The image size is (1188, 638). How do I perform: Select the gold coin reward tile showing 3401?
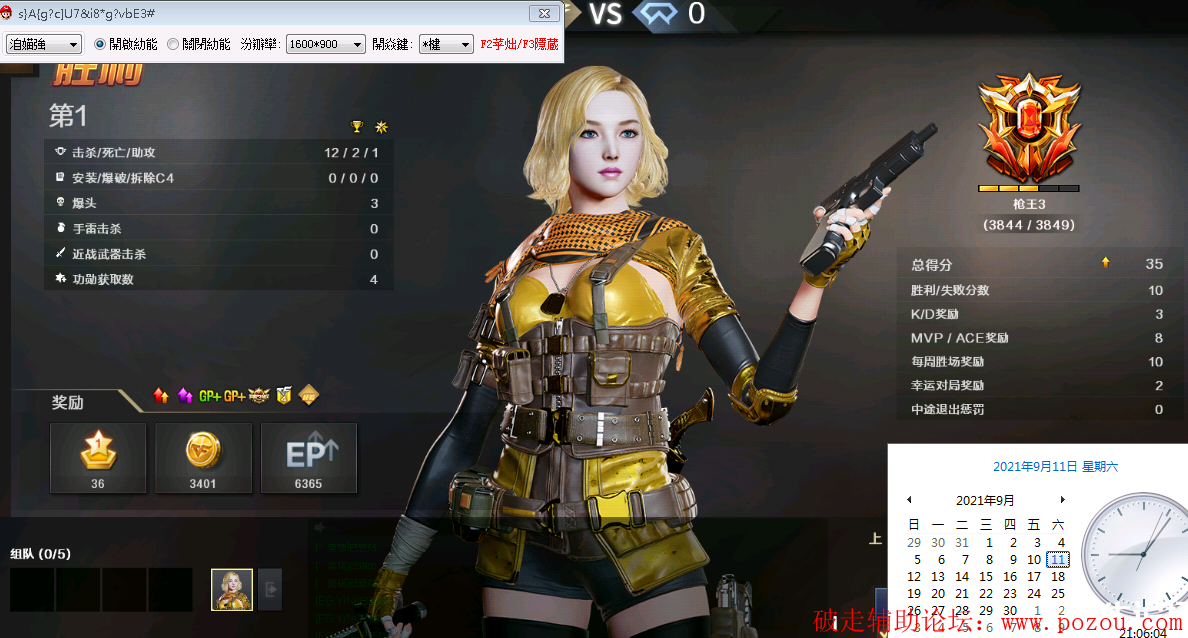(203, 458)
